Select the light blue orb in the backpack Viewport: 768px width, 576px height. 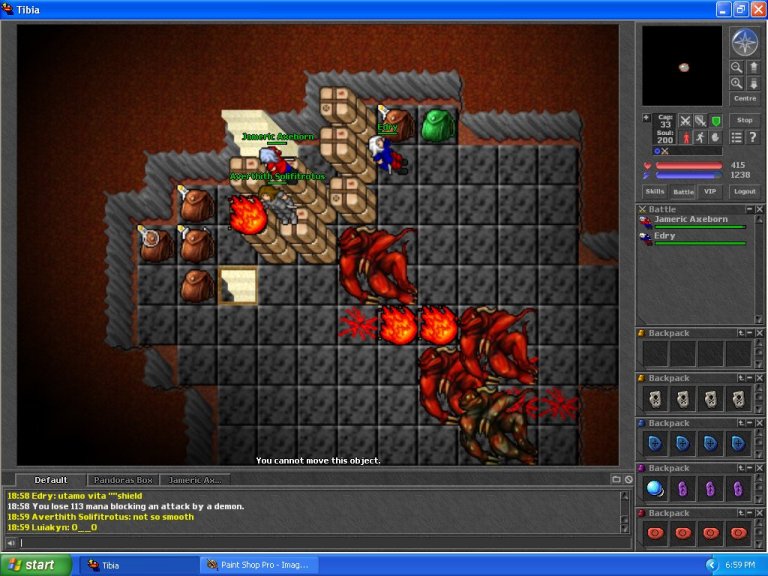655,490
